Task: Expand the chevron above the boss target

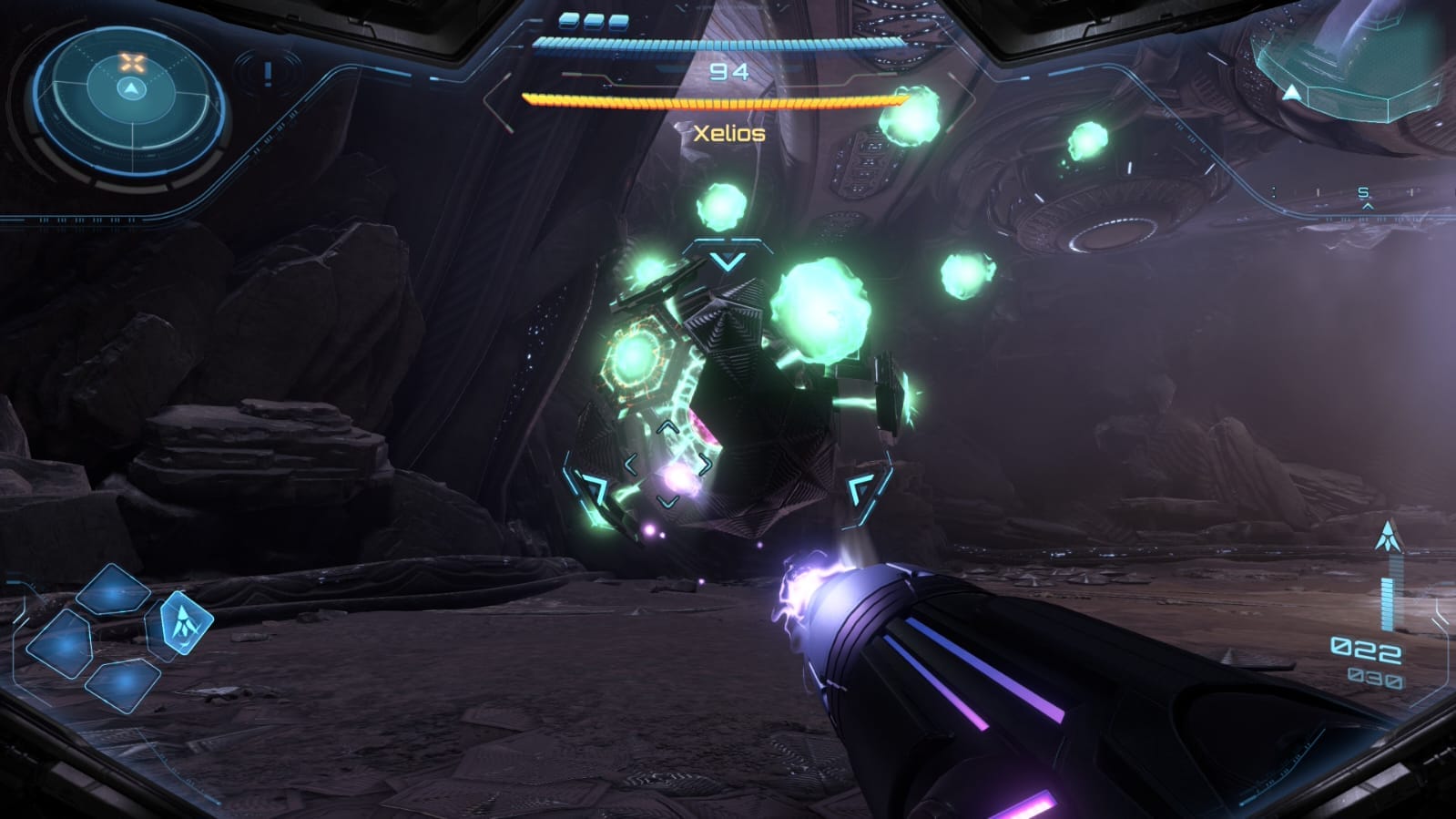Action: pyautogui.click(x=725, y=261)
